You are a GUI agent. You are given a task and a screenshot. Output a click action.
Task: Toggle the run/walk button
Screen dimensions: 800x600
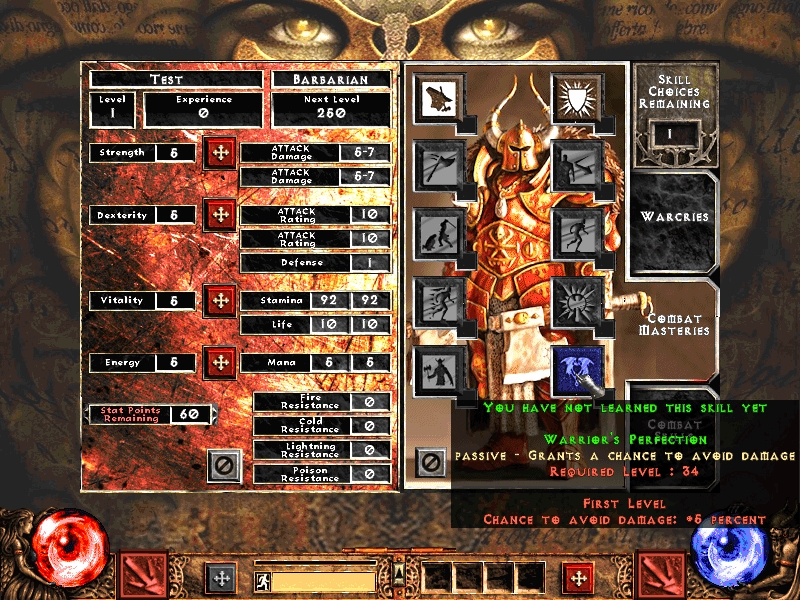(261, 580)
